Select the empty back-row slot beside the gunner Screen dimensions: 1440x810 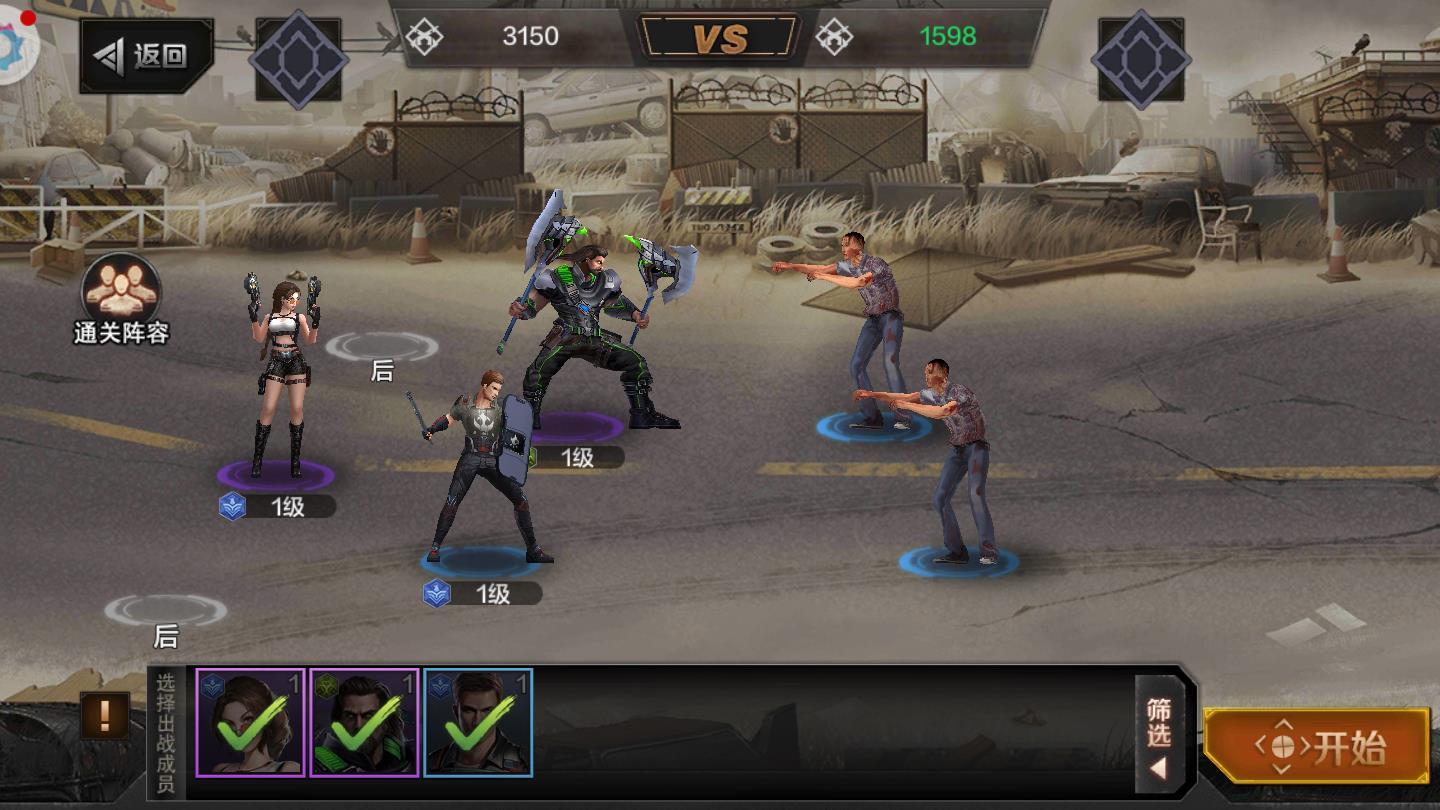pos(381,348)
